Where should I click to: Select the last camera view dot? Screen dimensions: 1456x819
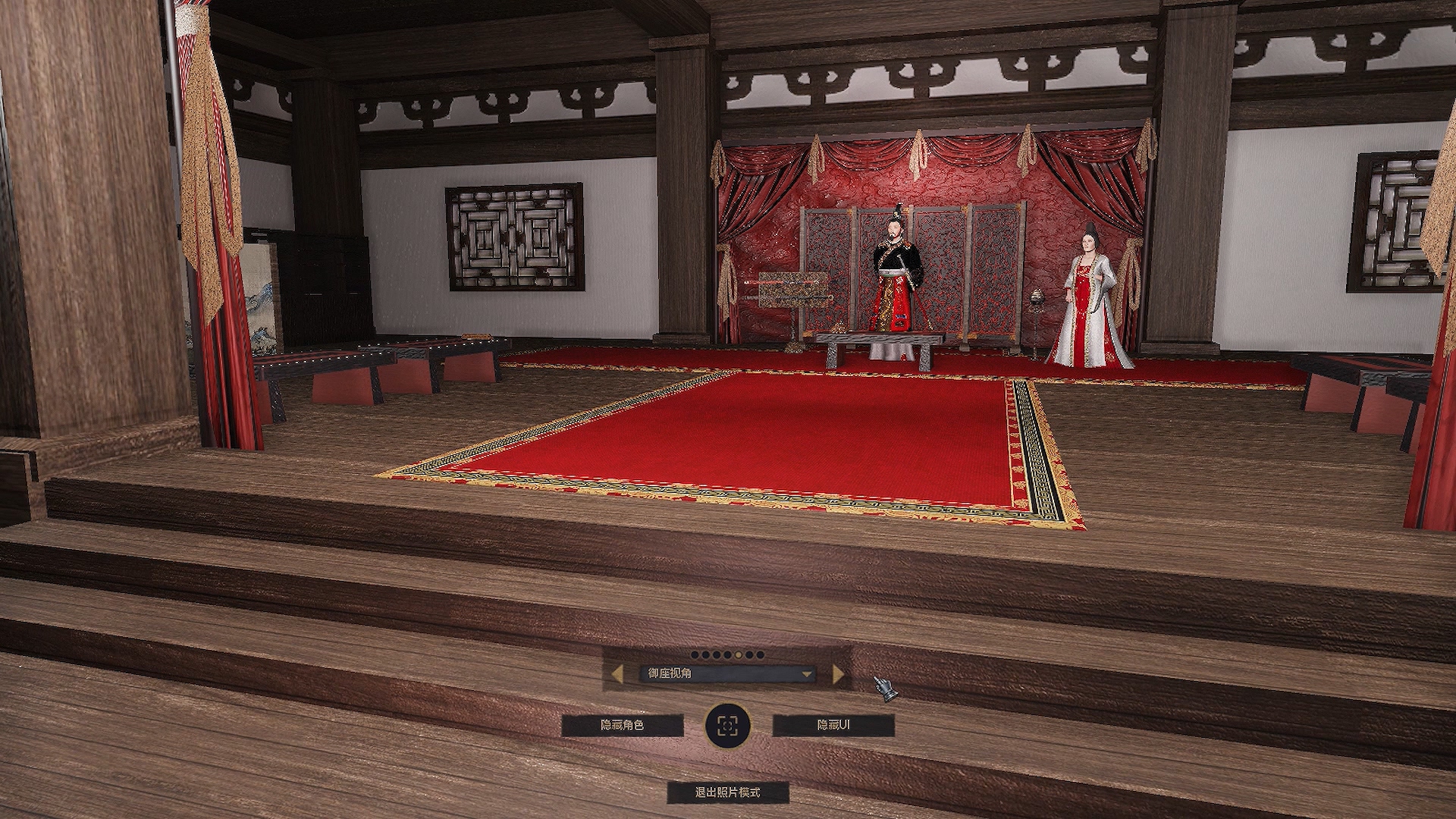[761, 654]
